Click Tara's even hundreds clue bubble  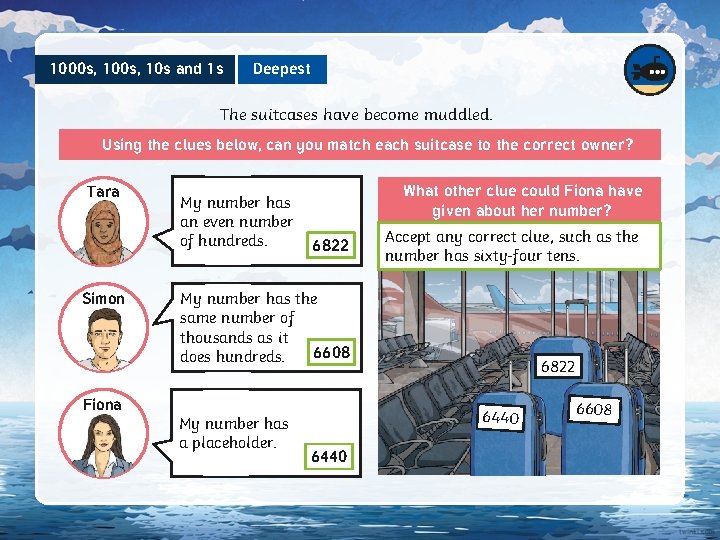tap(237, 221)
